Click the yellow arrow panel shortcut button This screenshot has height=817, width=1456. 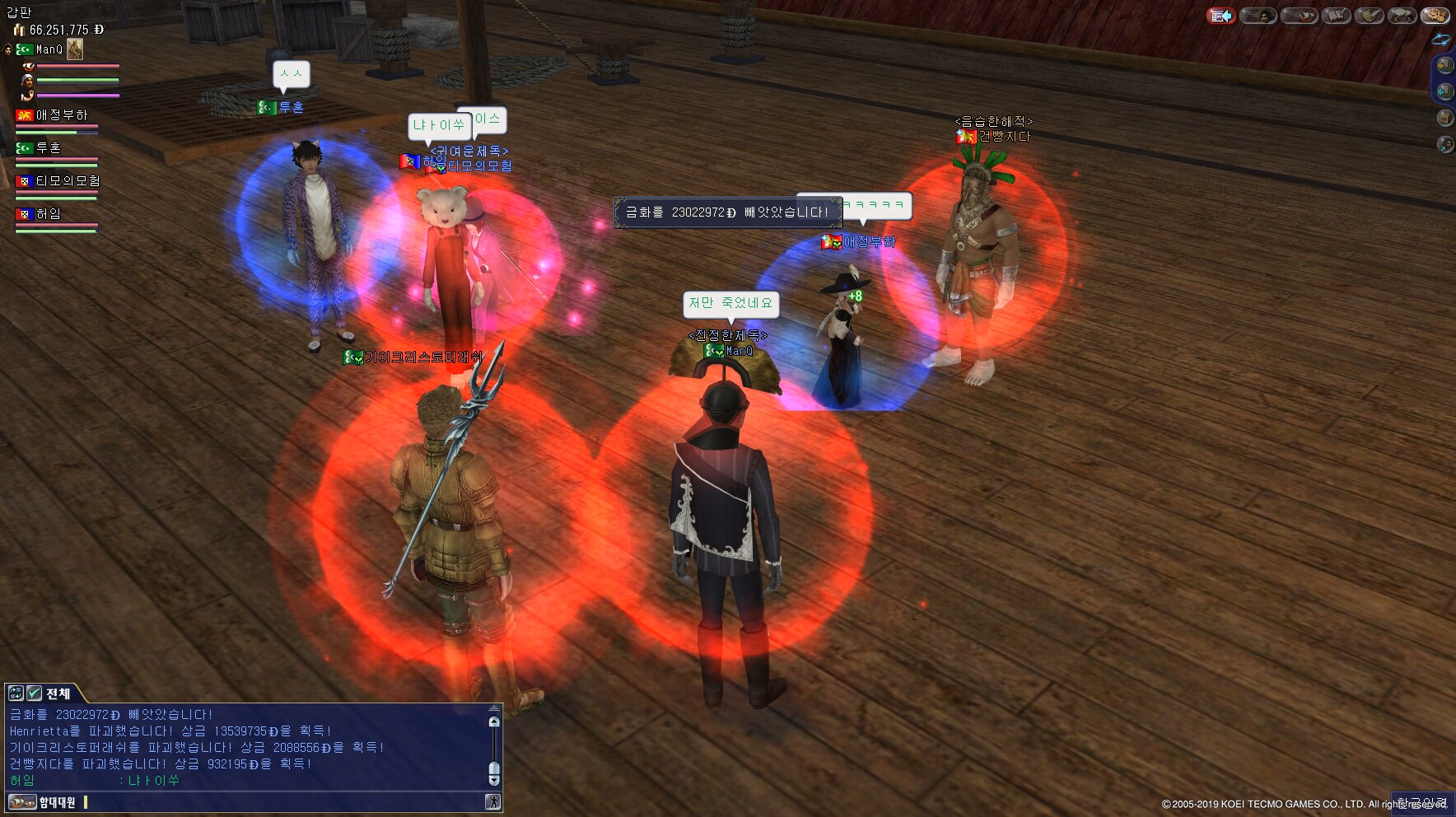click(1444, 65)
